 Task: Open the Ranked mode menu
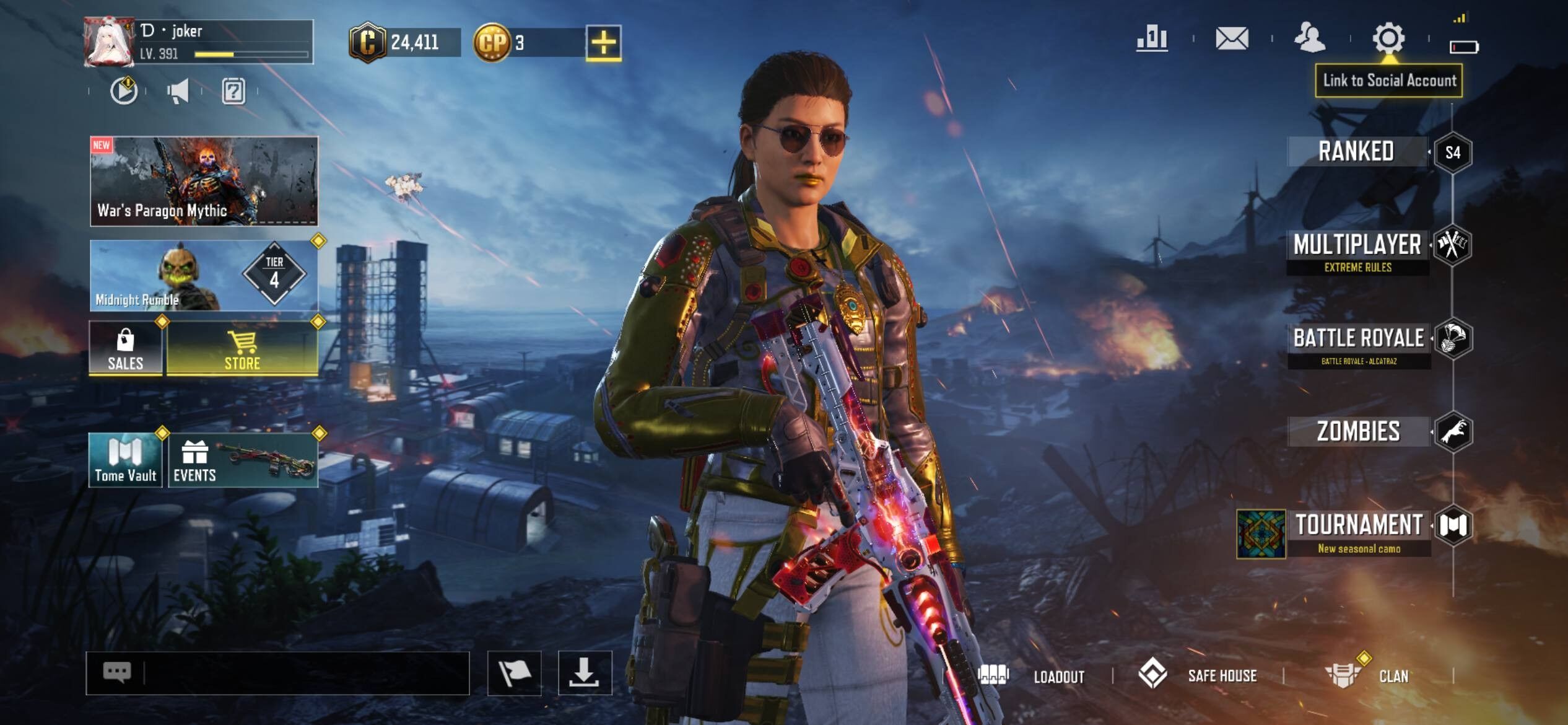point(1356,152)
